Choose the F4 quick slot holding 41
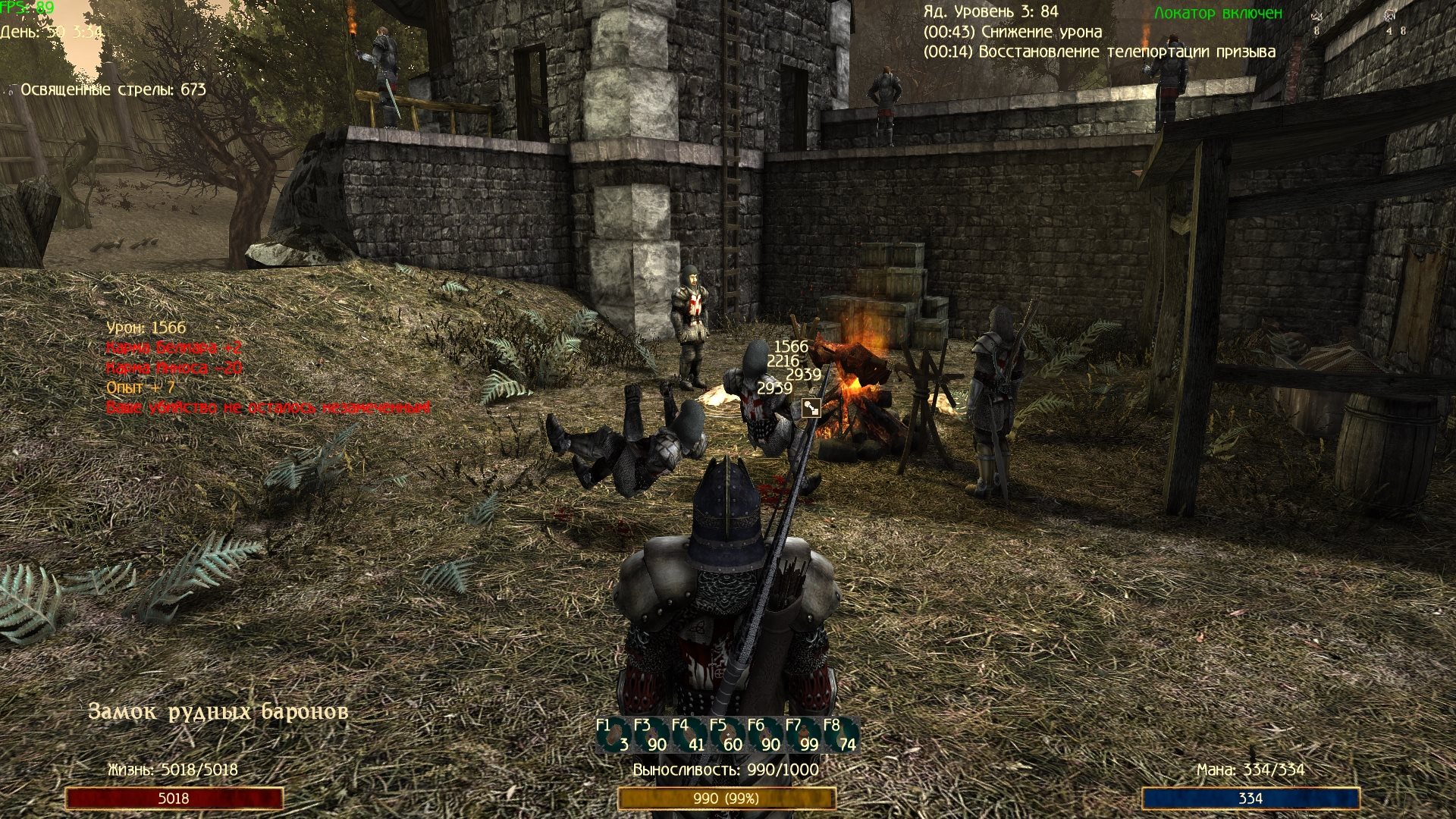 click(689, 736)
